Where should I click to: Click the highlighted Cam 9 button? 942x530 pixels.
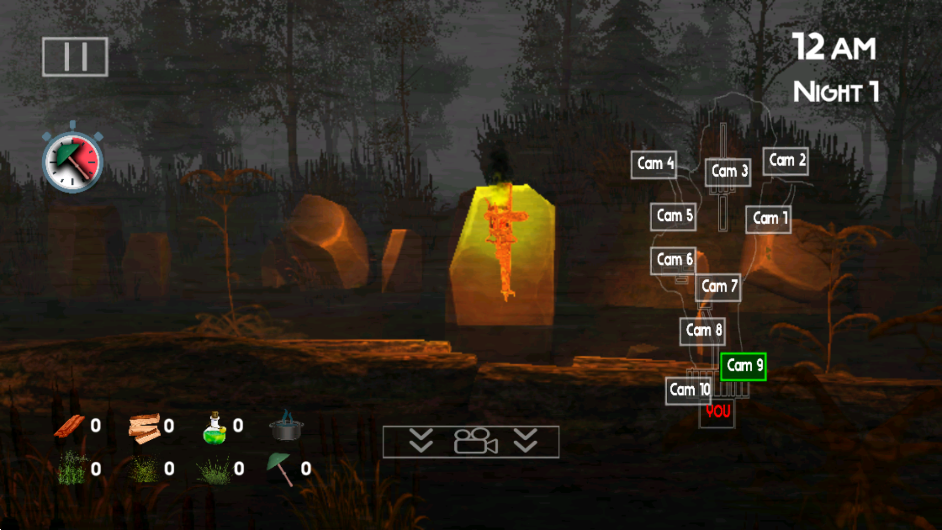[744, 366]
